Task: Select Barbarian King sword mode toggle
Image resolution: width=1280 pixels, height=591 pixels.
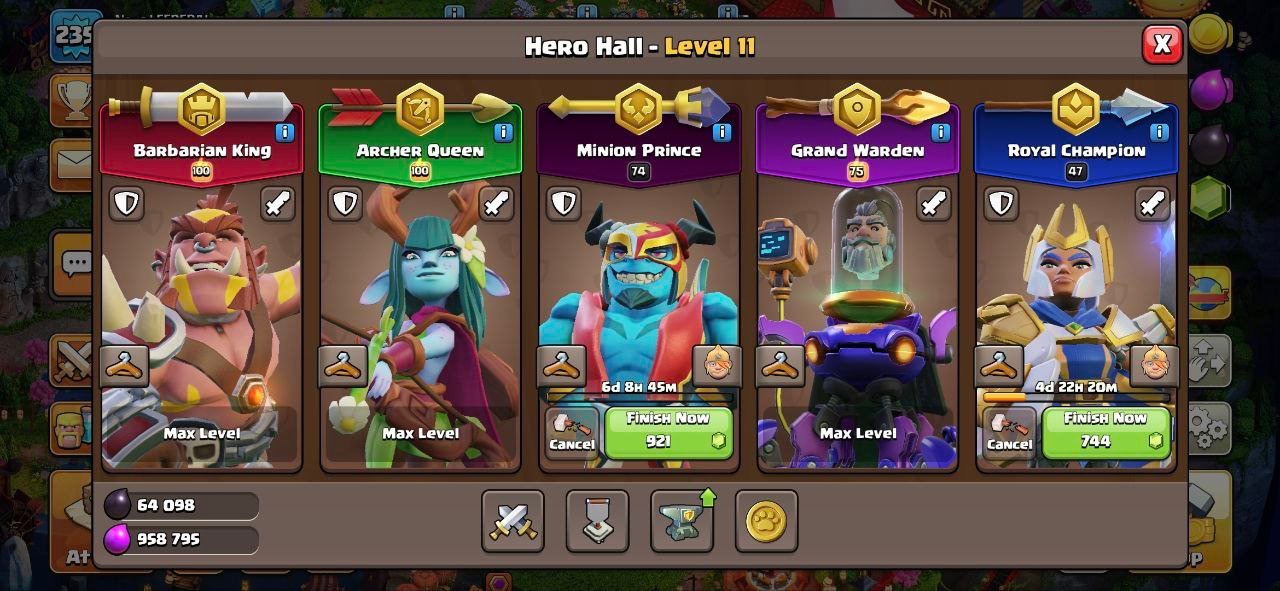Action: tap(278, 204)
